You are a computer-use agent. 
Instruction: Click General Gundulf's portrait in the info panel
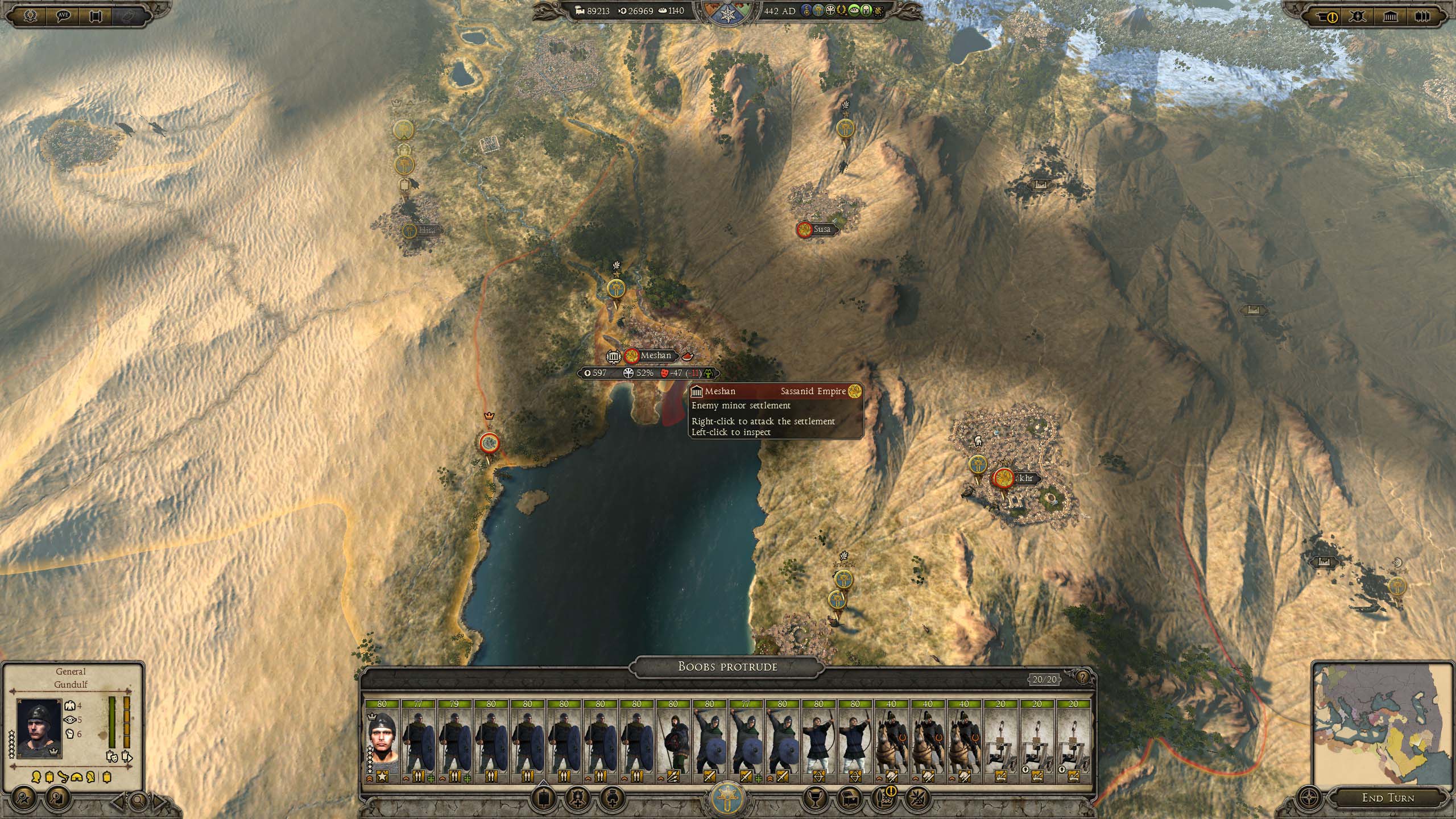coord(39,728)
